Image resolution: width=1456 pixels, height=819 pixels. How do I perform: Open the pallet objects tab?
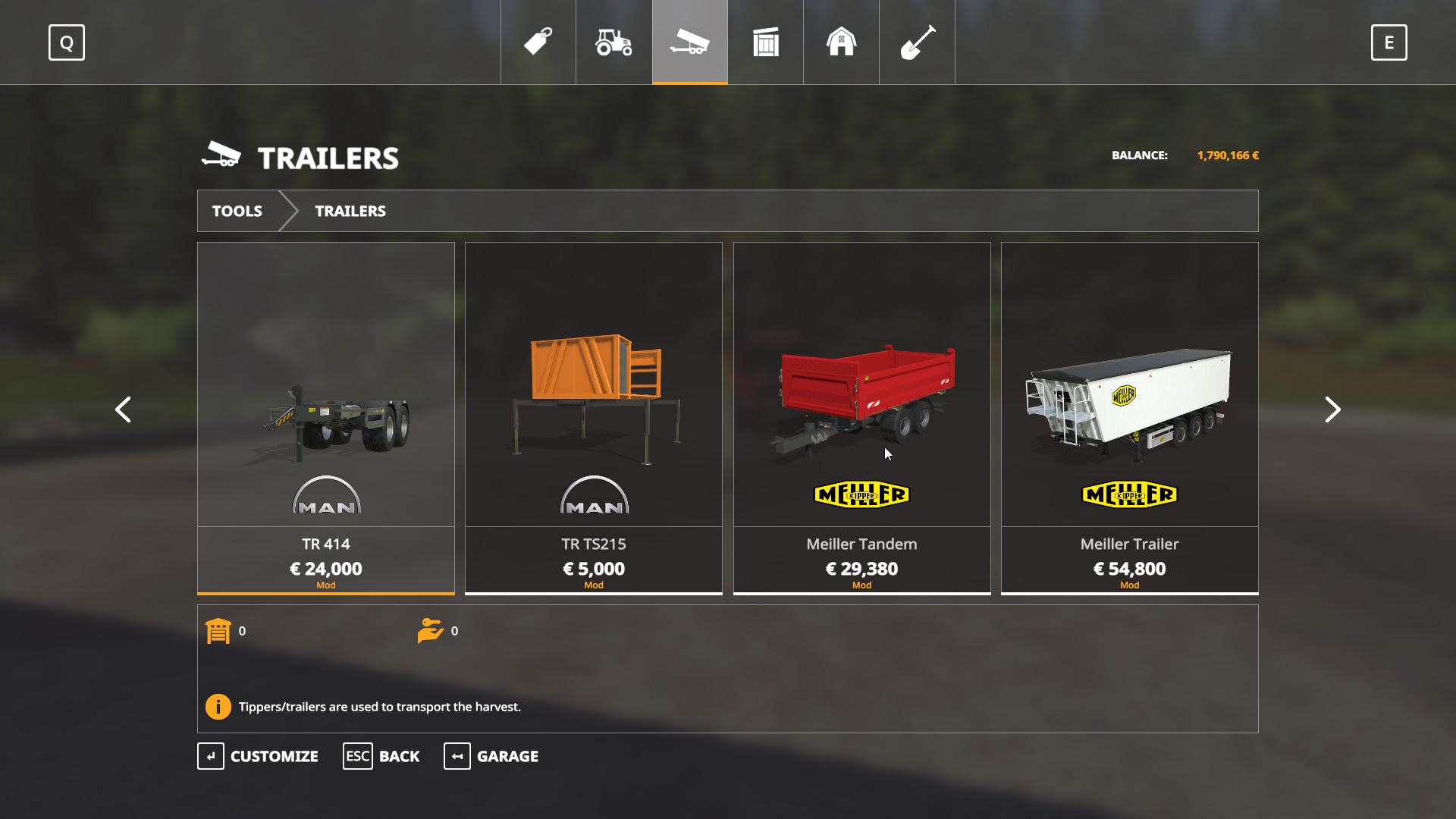pos(766,42)
